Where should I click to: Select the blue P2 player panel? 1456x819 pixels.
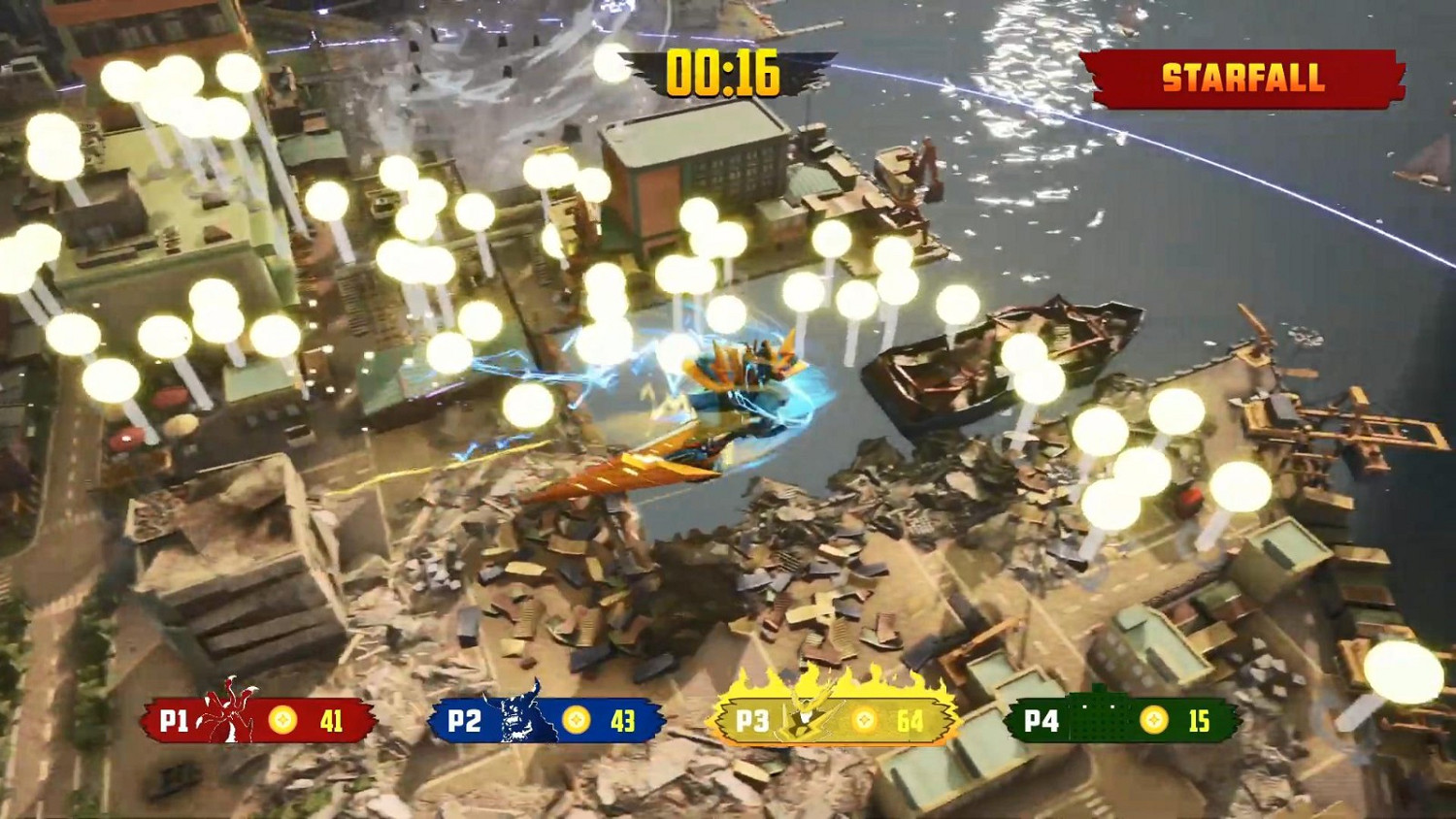click(x=546, y=721)
